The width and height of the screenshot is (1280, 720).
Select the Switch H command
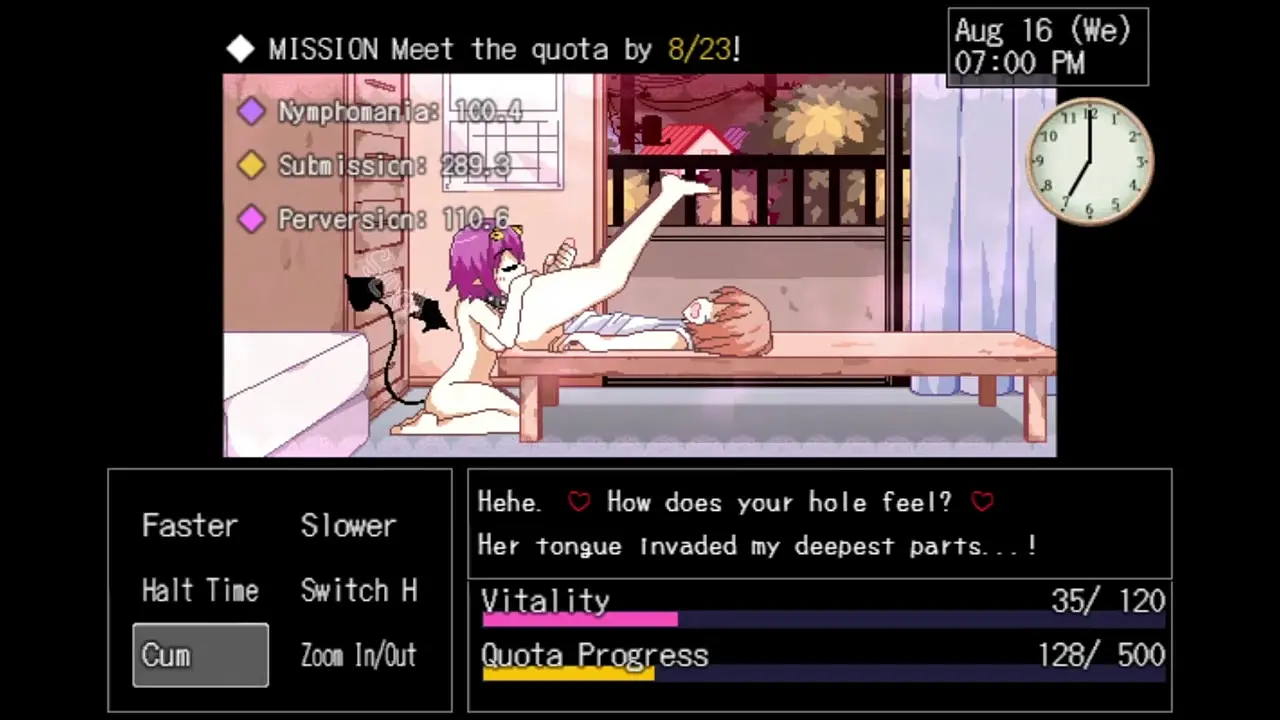(358, 591)
